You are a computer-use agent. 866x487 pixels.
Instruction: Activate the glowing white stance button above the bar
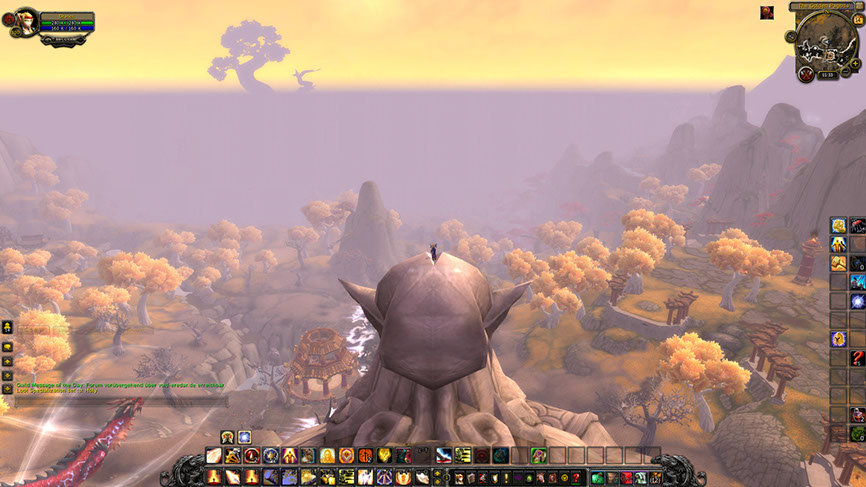click(244, 437)
